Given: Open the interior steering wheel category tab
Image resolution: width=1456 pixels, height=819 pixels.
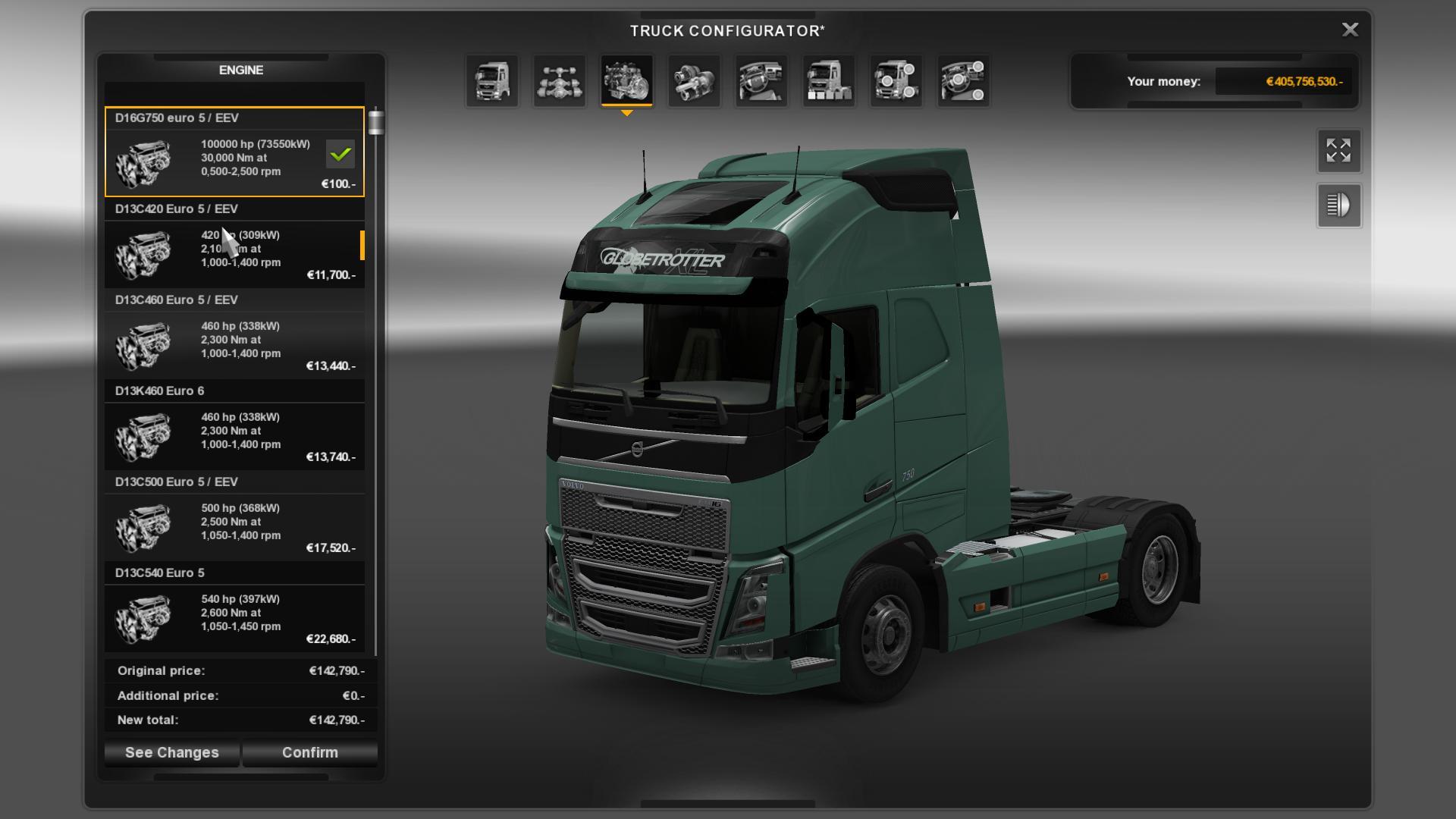Looking at the screenshot, I should pyautogui.click(x=761, y=81).
